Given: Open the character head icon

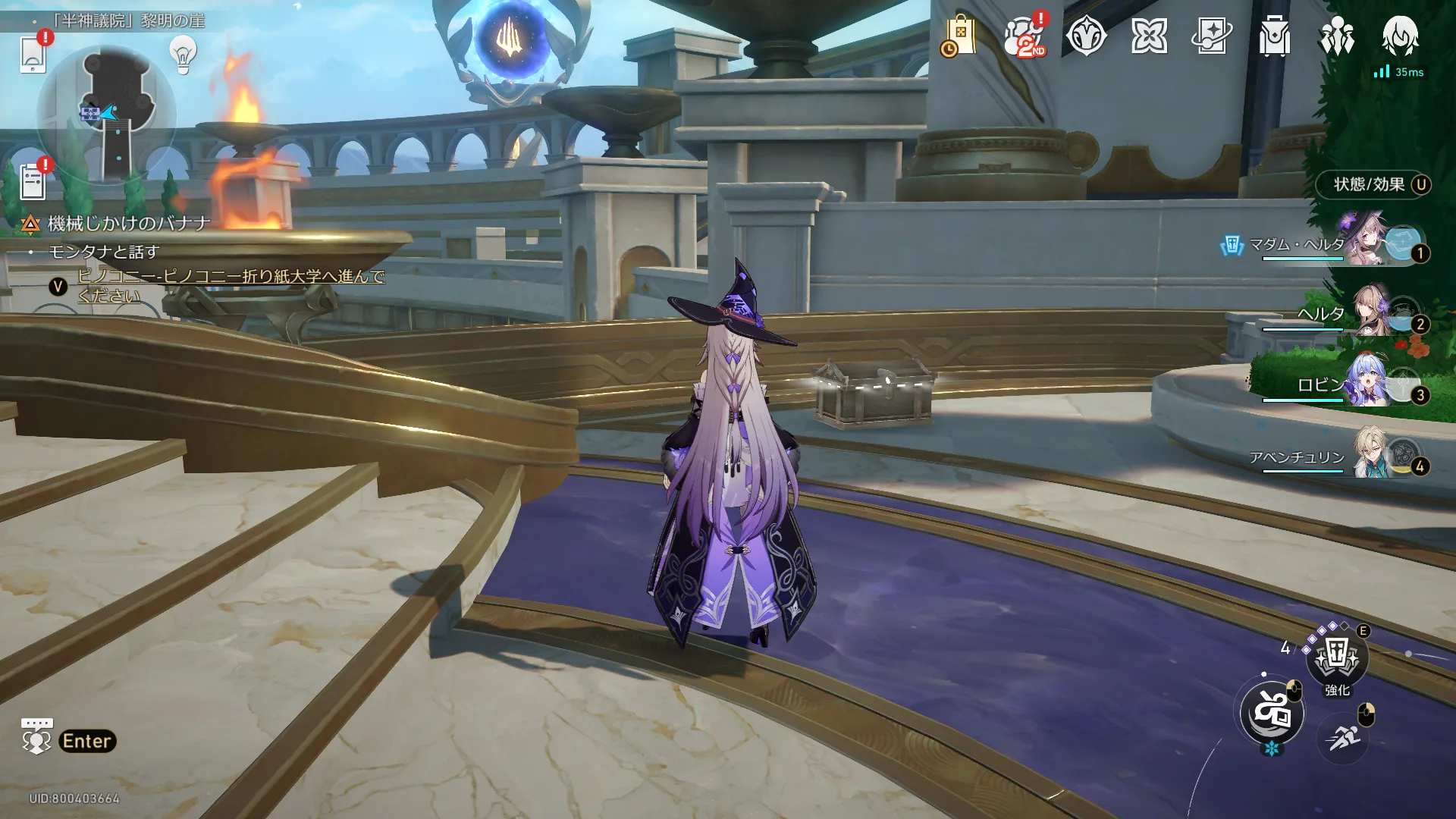Looking at the screenshot, I should coord(1400,36).
